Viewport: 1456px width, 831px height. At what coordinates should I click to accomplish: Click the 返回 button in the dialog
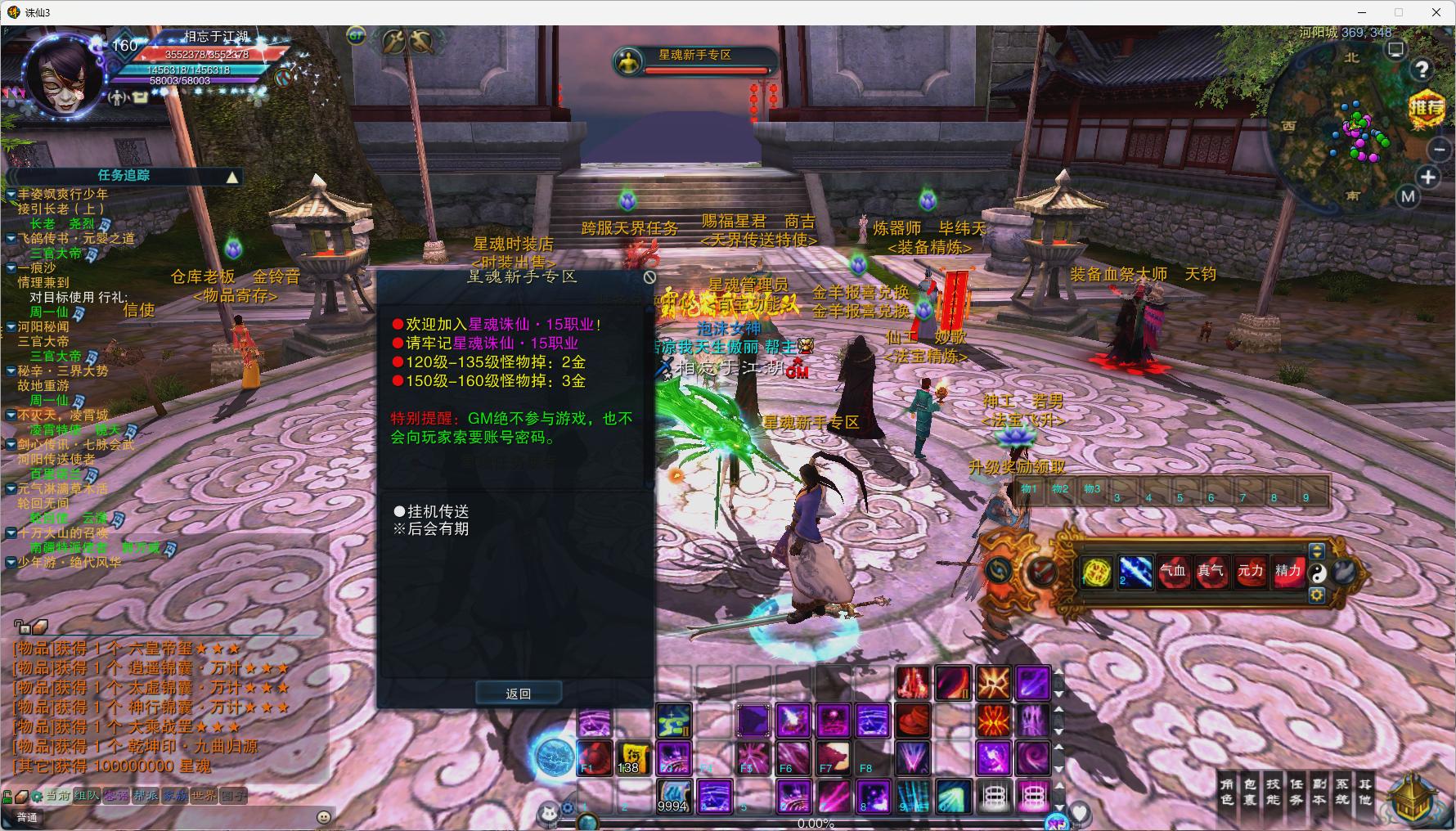coord(519,694)
